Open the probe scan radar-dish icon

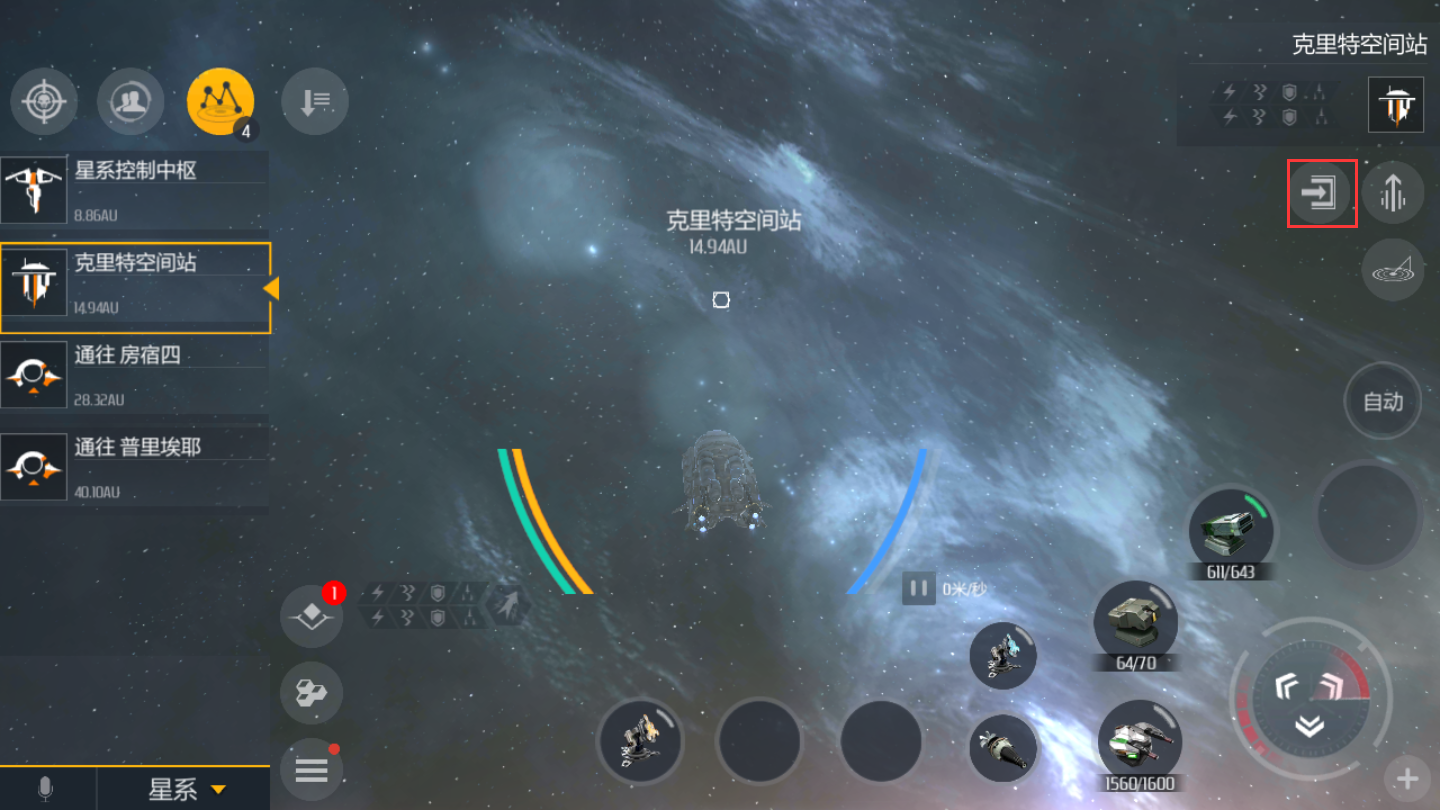[x=1394, y=270]
